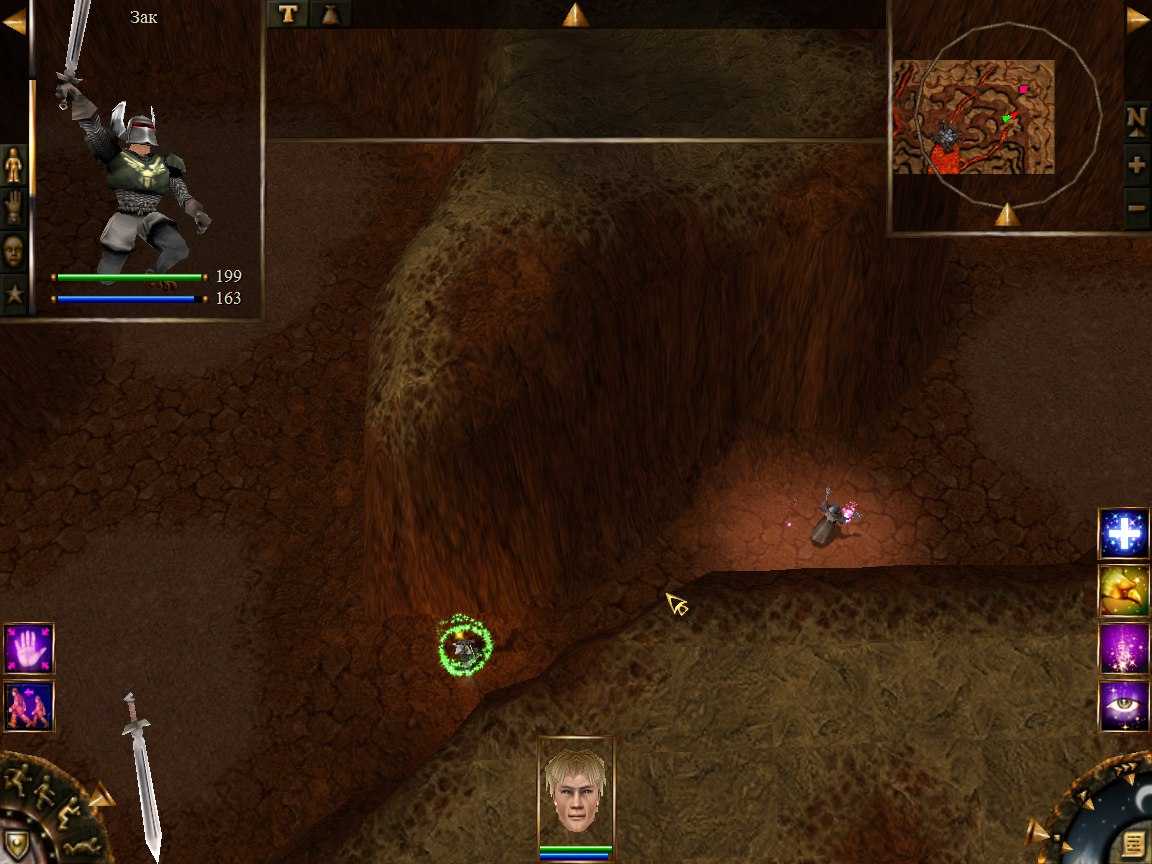
Task: Cast the orange fire spell
Action: 1124,591
